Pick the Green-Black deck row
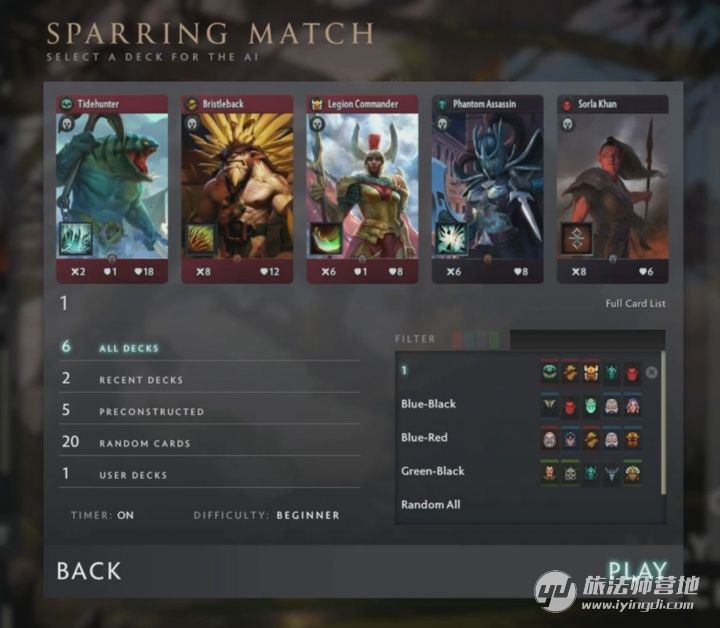Viewport: 720px width, 628px height. point(432,471)
